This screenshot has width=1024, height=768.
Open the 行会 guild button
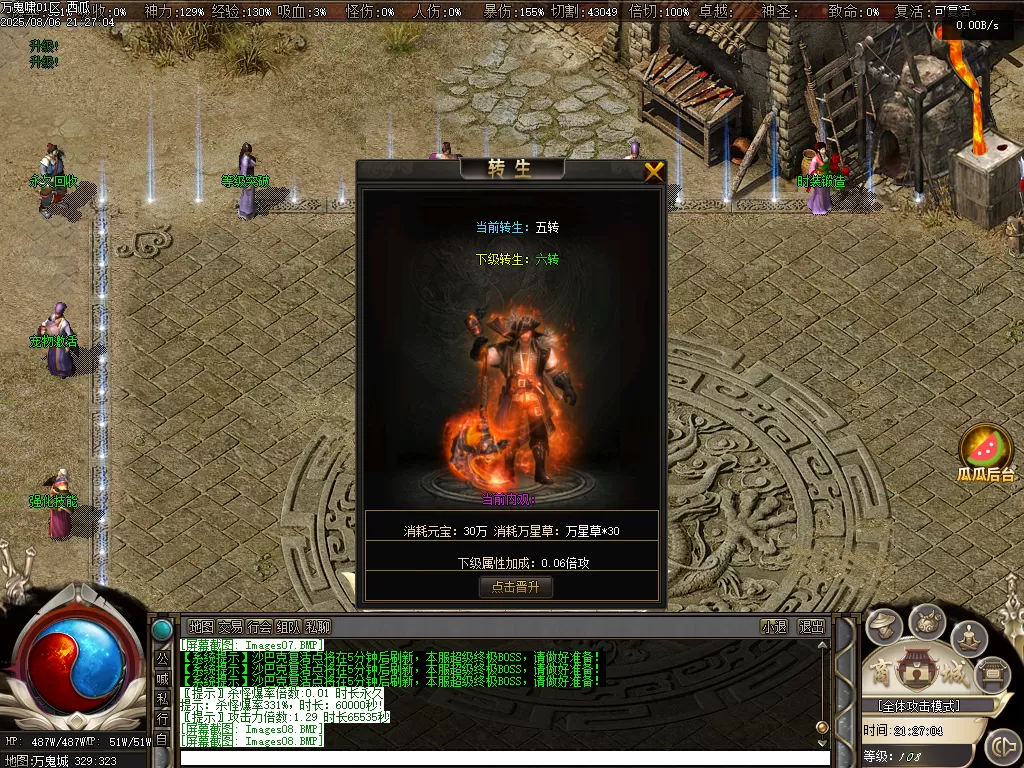pyautogui.click(x=259, y=627)
